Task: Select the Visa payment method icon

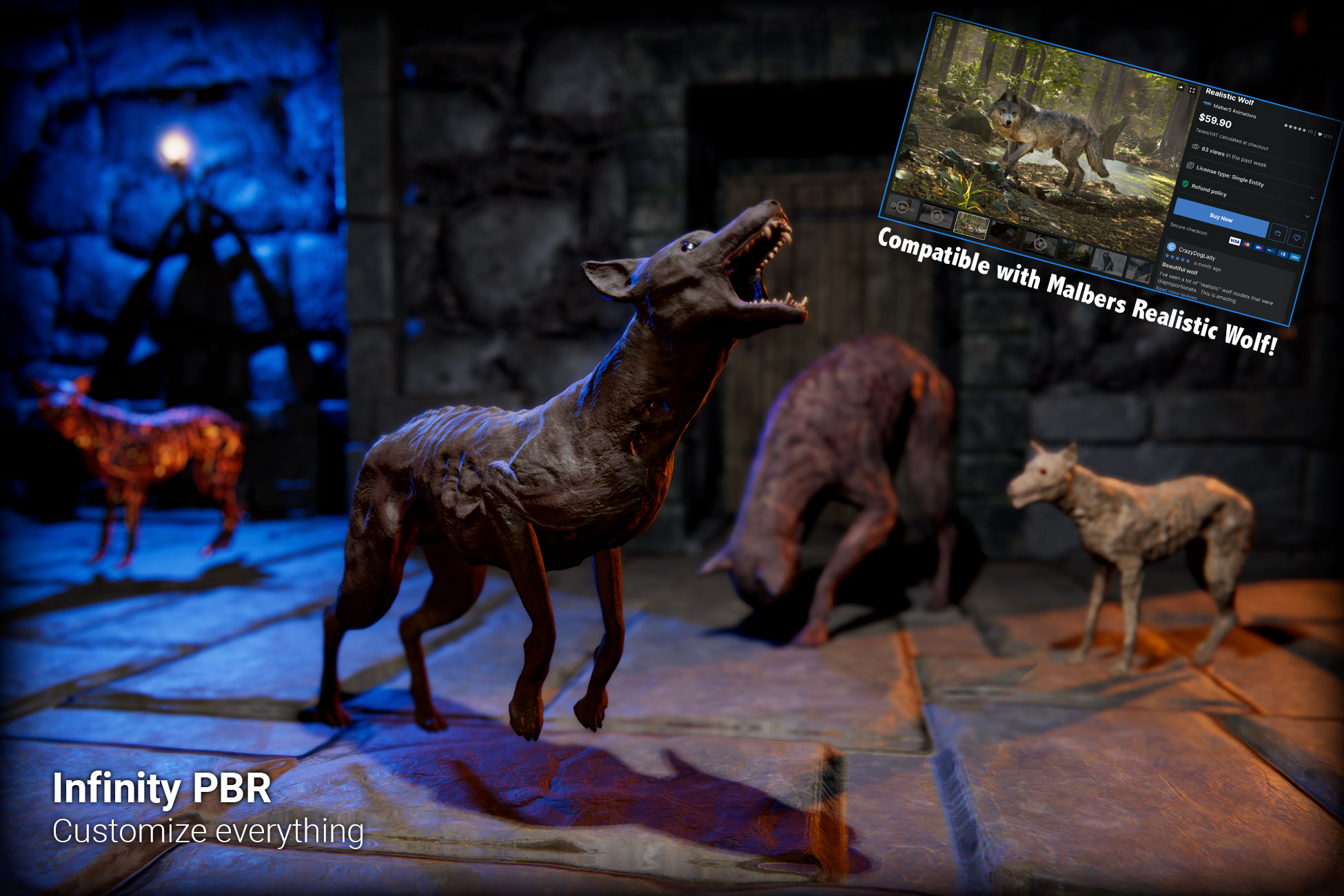Action: [1235, 241]
